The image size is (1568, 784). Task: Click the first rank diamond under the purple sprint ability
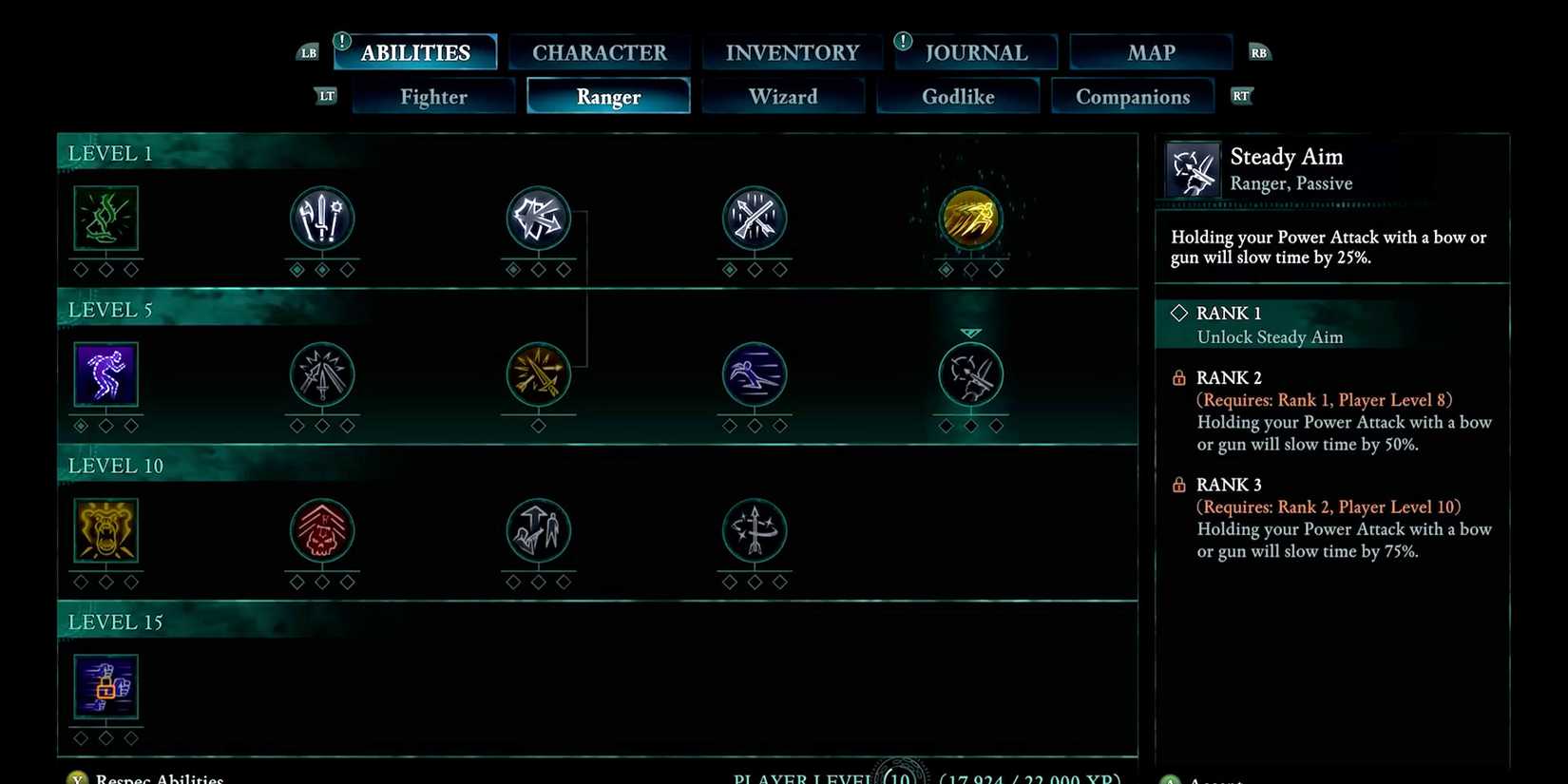point(79,425)
